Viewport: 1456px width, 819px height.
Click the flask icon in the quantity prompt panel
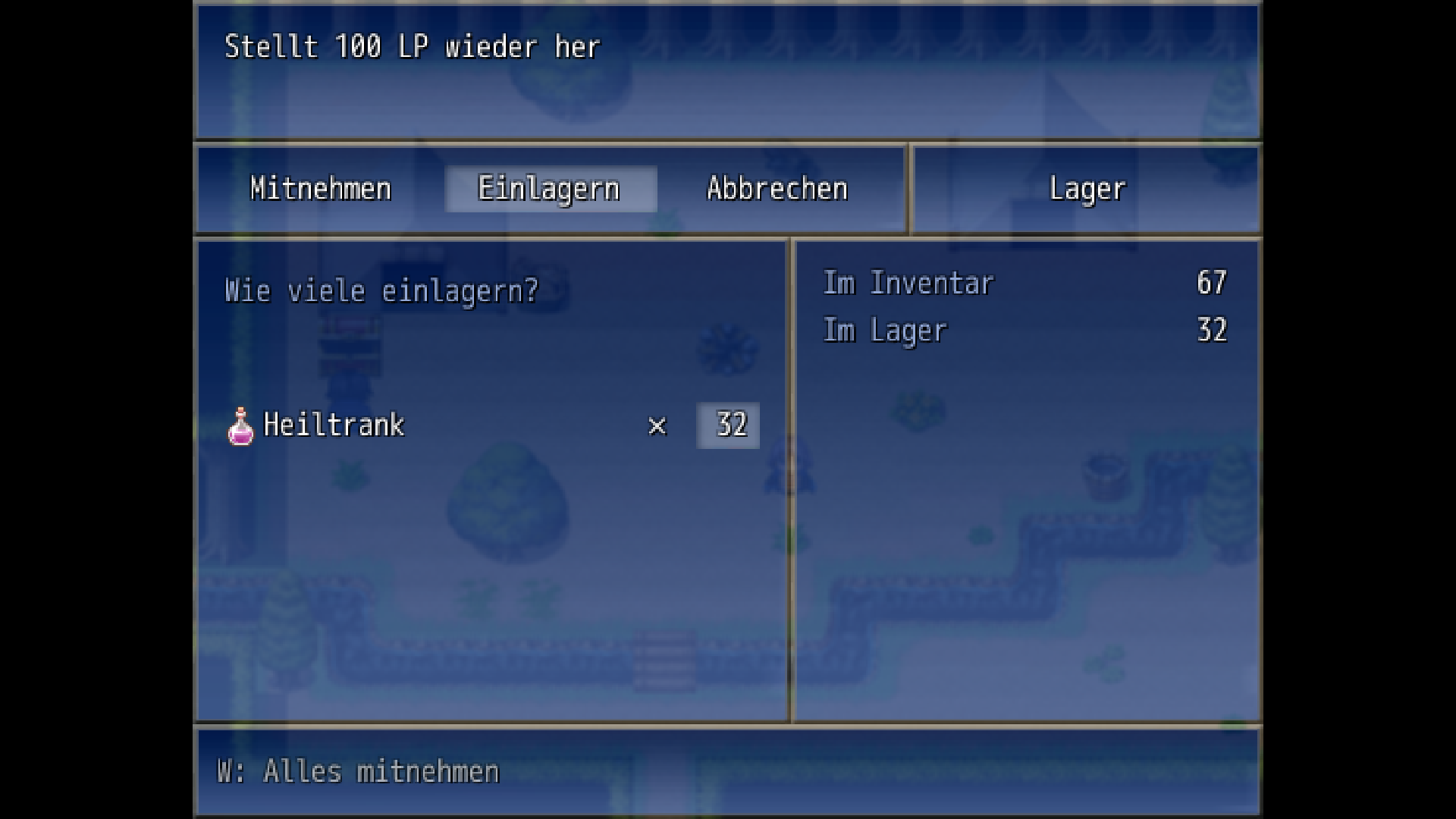(x=240, y=425)
